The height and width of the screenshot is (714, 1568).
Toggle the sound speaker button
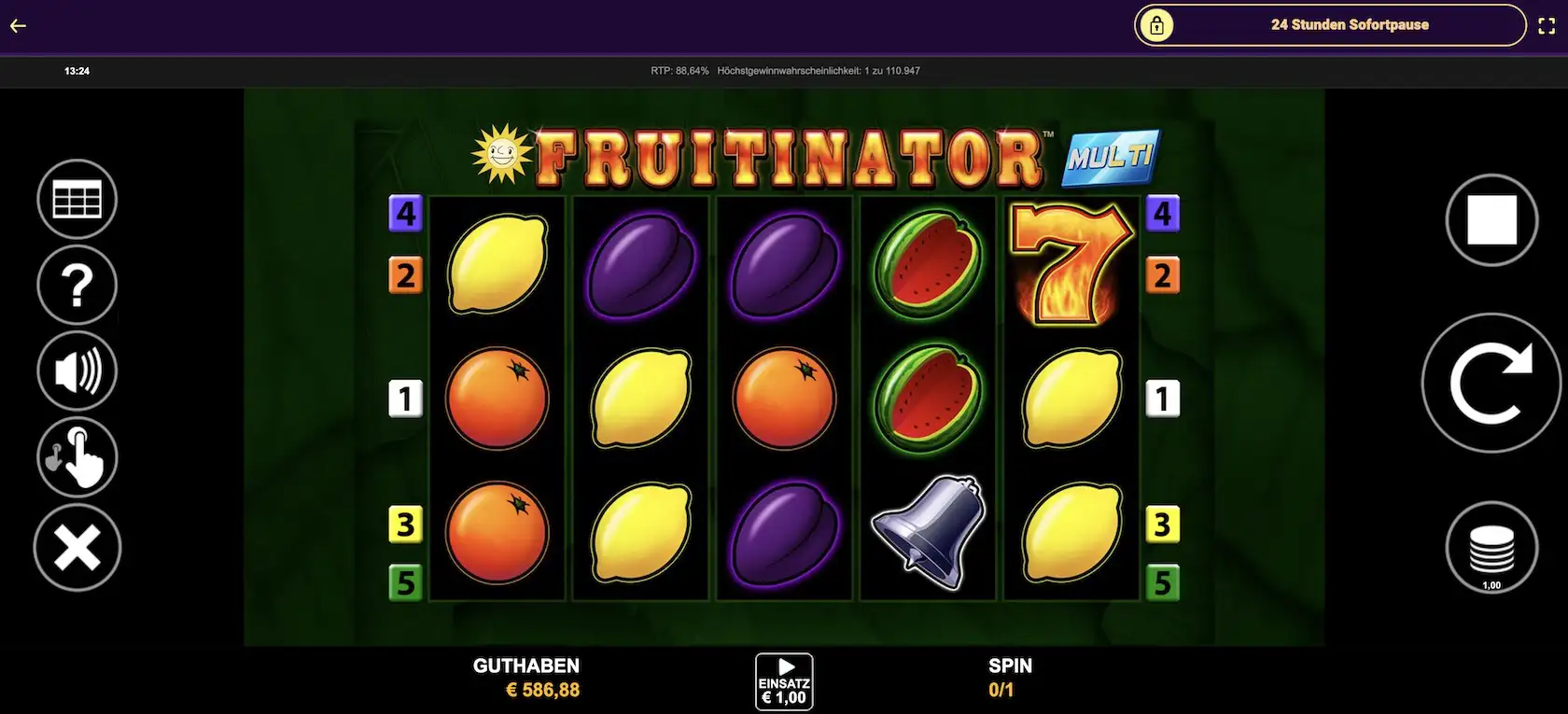(x=77, y=371)
